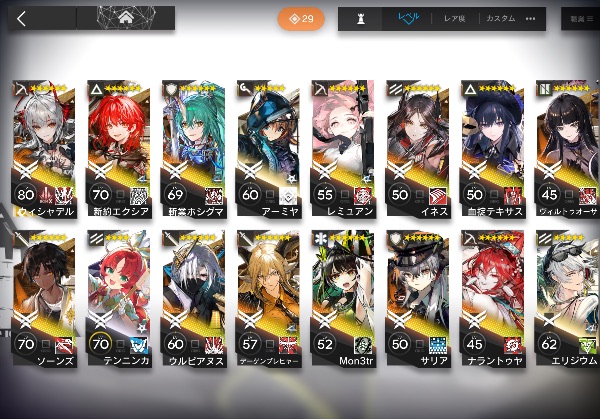600x419 pixels.
Task: Choose the operator card サリア
Action: point(417,295)
